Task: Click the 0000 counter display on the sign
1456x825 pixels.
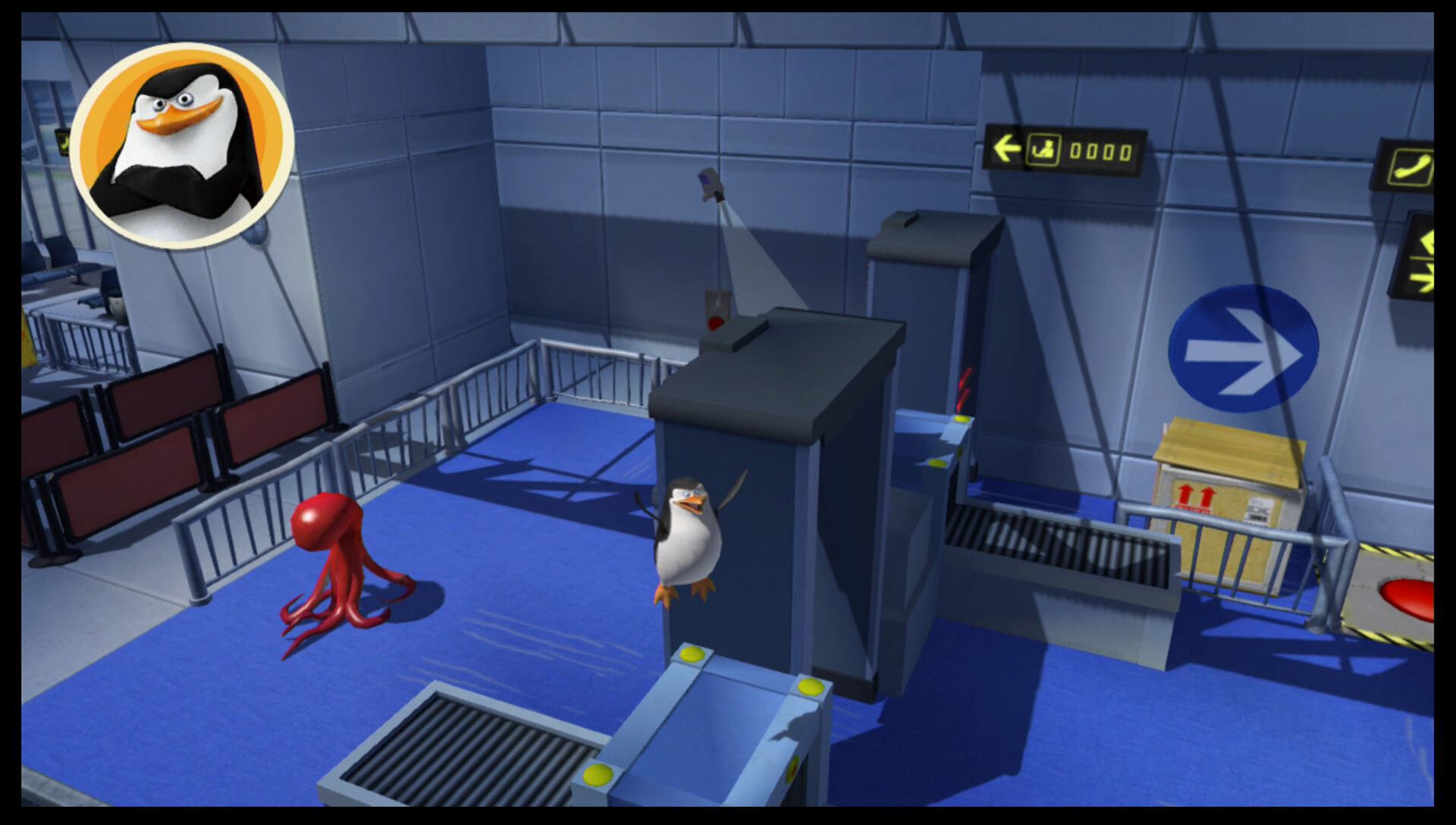Action: coord(1100,150)
